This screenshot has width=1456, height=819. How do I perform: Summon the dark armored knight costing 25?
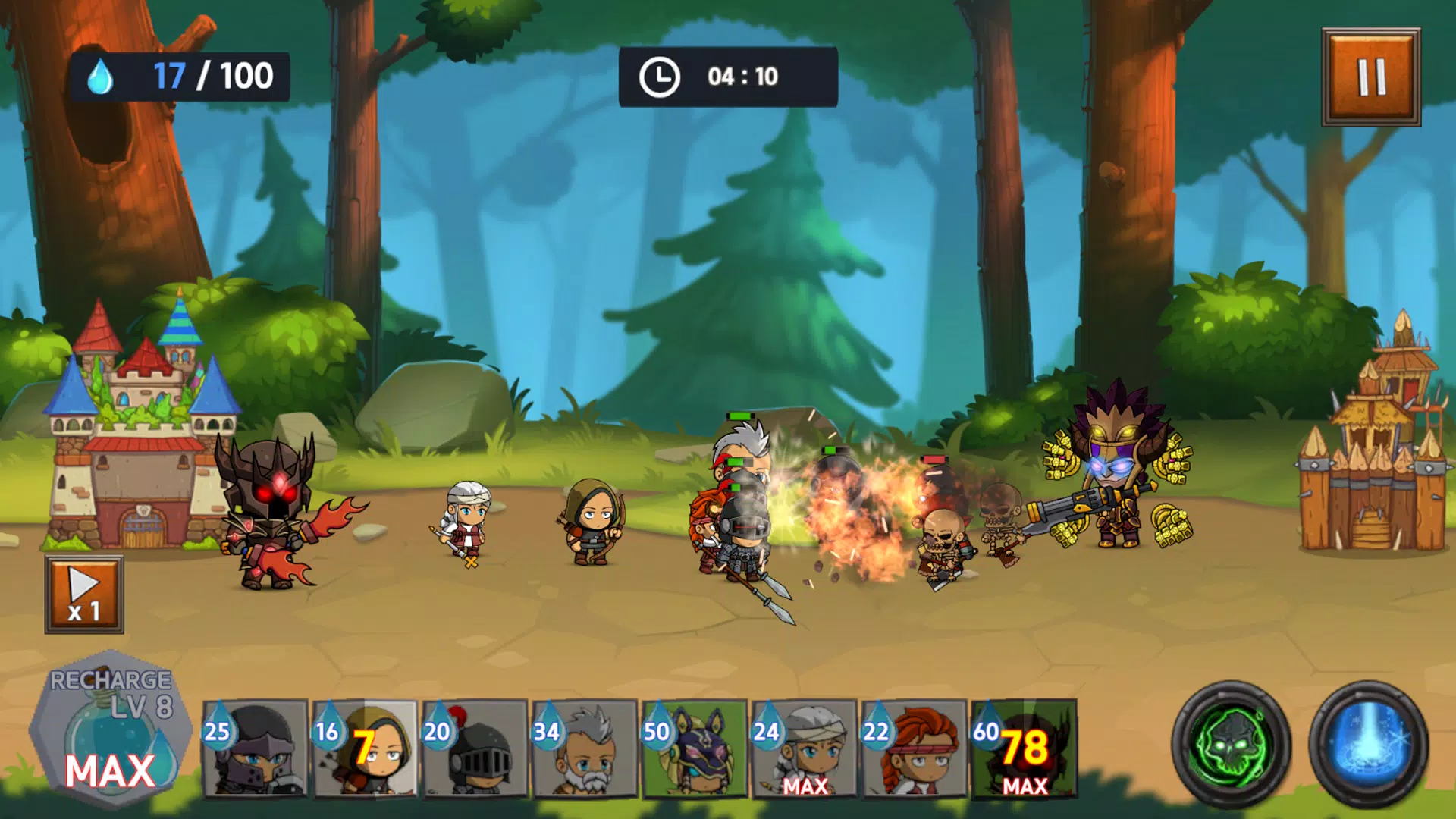tap(256, 748)
